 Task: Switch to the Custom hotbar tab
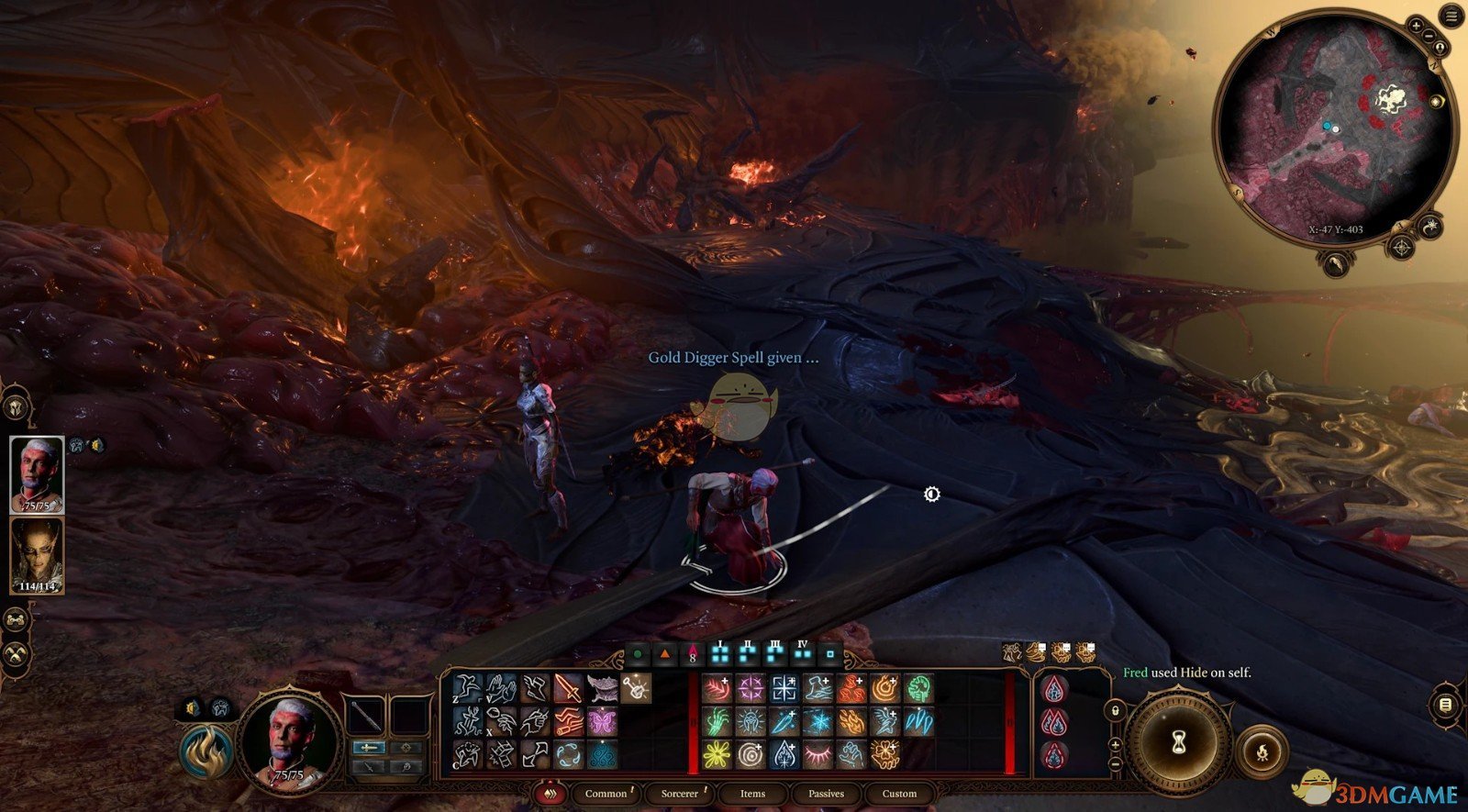coord(899,794)
